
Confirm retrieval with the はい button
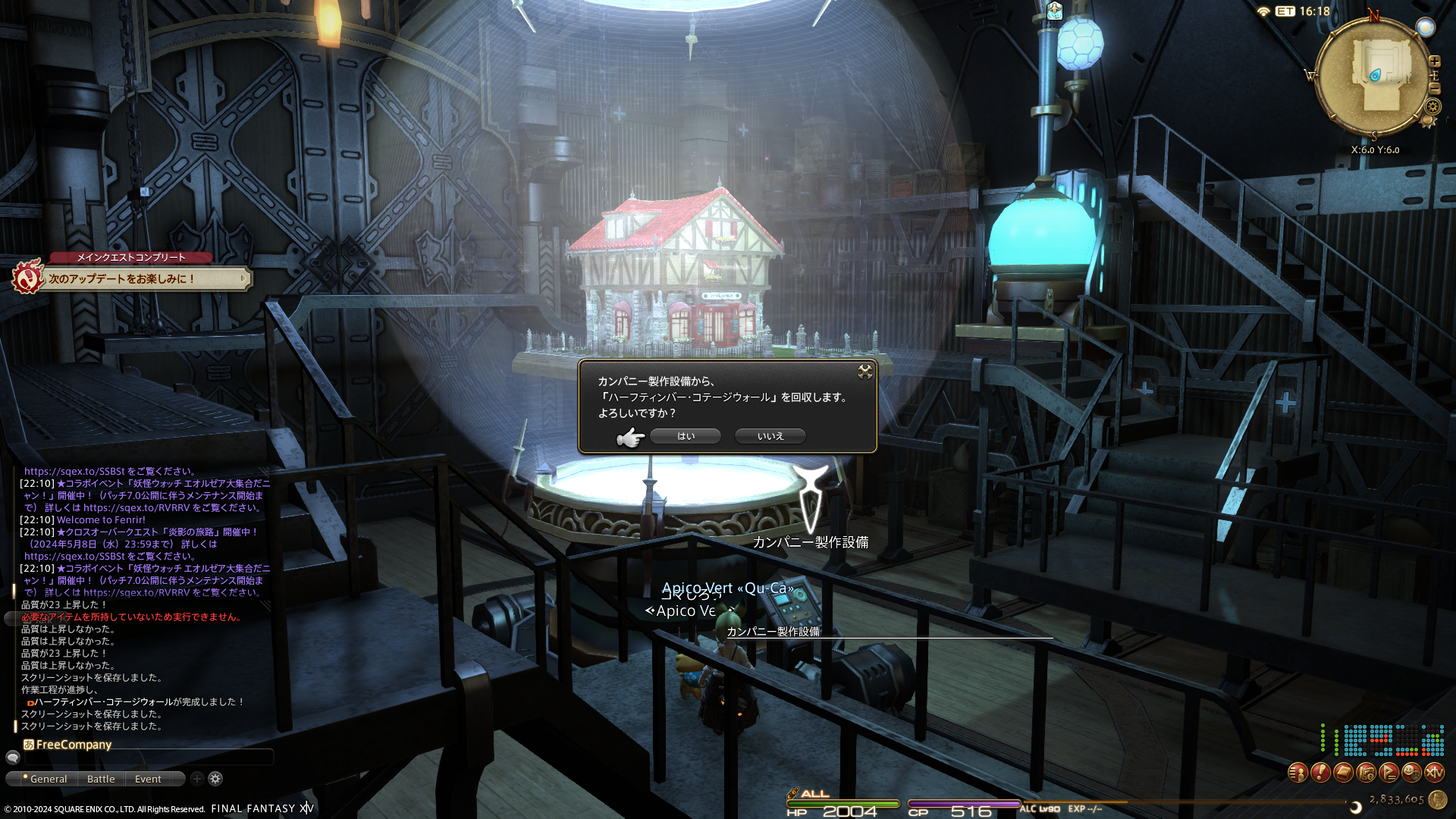click(x=686, y=436)
